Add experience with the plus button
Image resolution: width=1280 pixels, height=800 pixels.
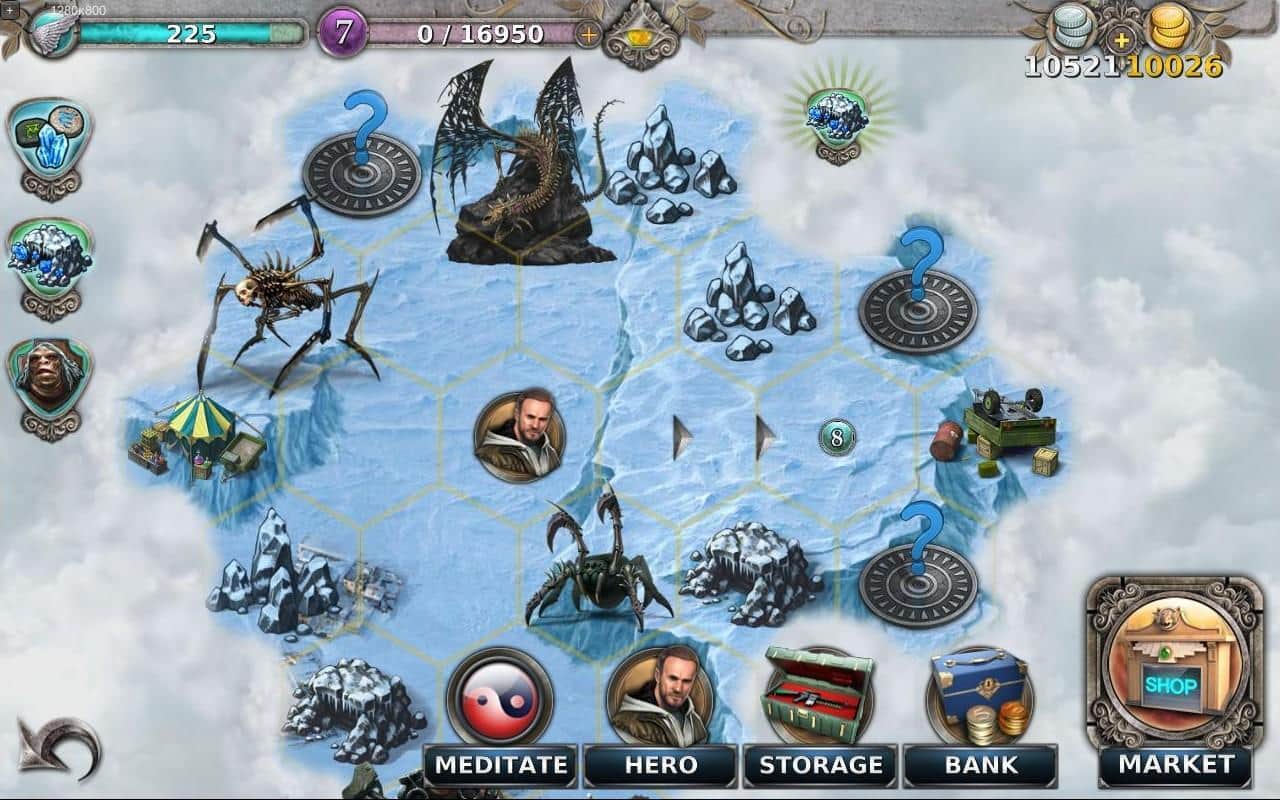[x=589, y=34]
